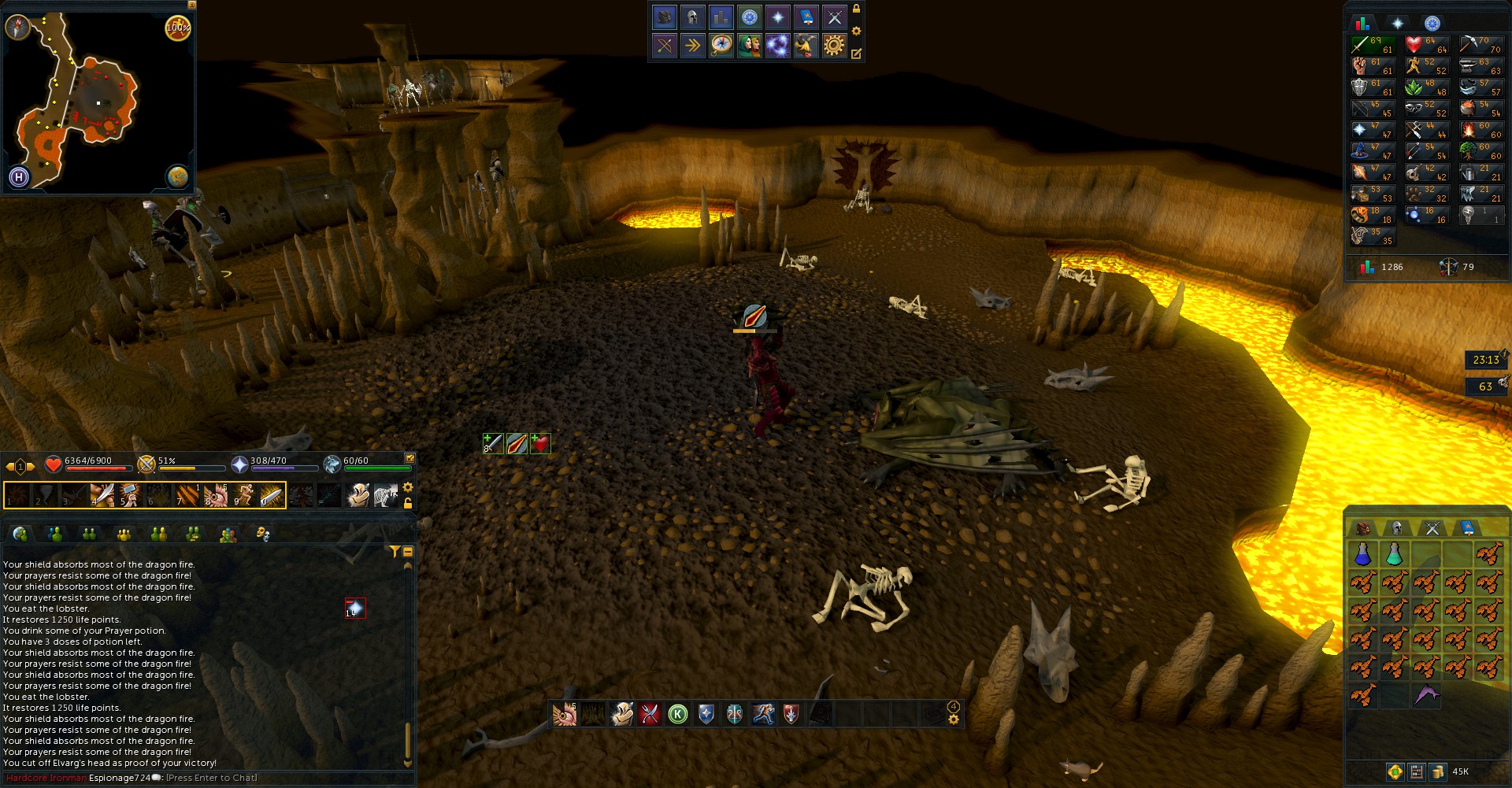Toggle the action bar padlock
Viewport: 1512px width, 788px height.
pos(408,503)
